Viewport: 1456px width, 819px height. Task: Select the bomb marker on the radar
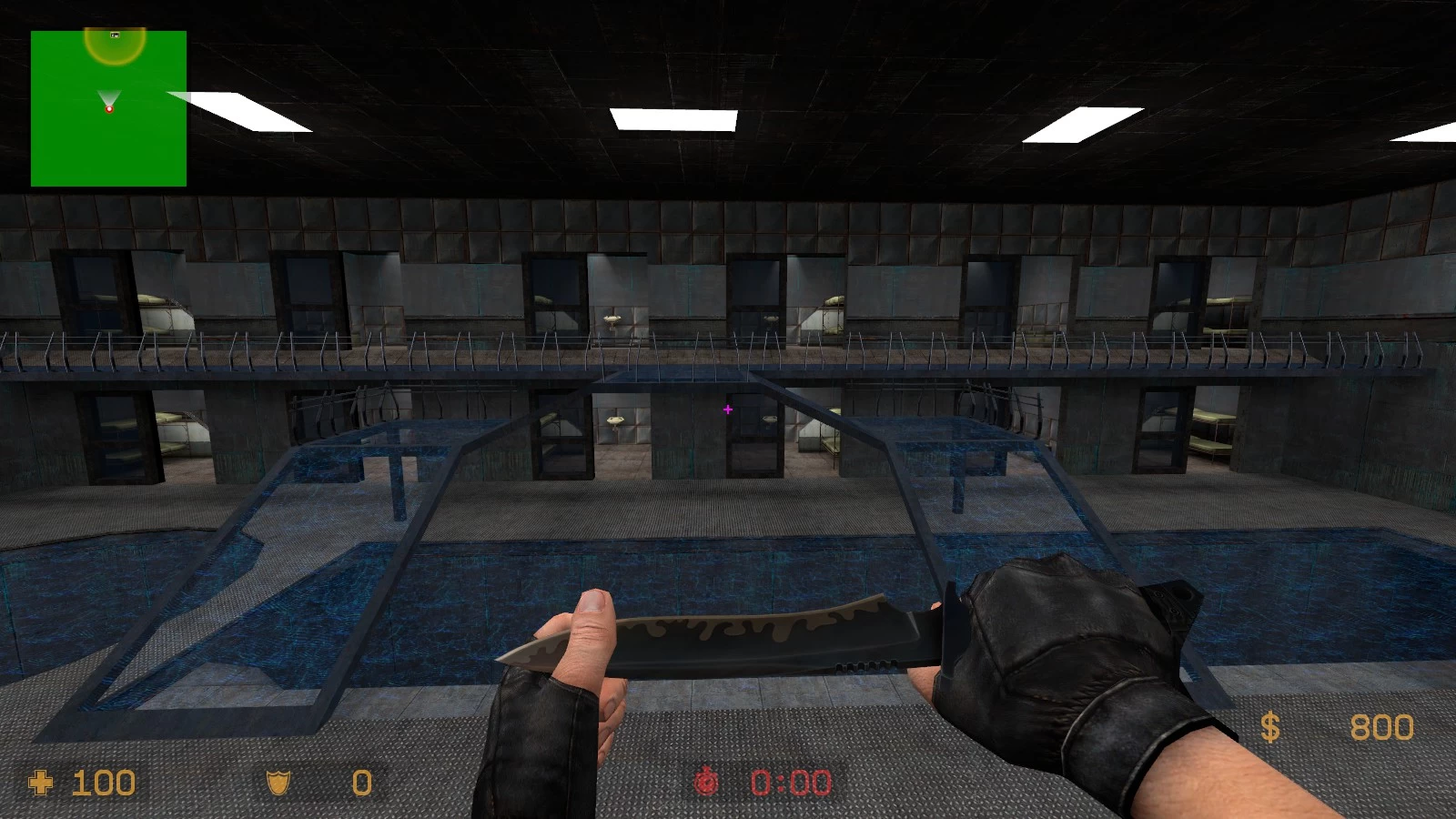click(115, 35)
